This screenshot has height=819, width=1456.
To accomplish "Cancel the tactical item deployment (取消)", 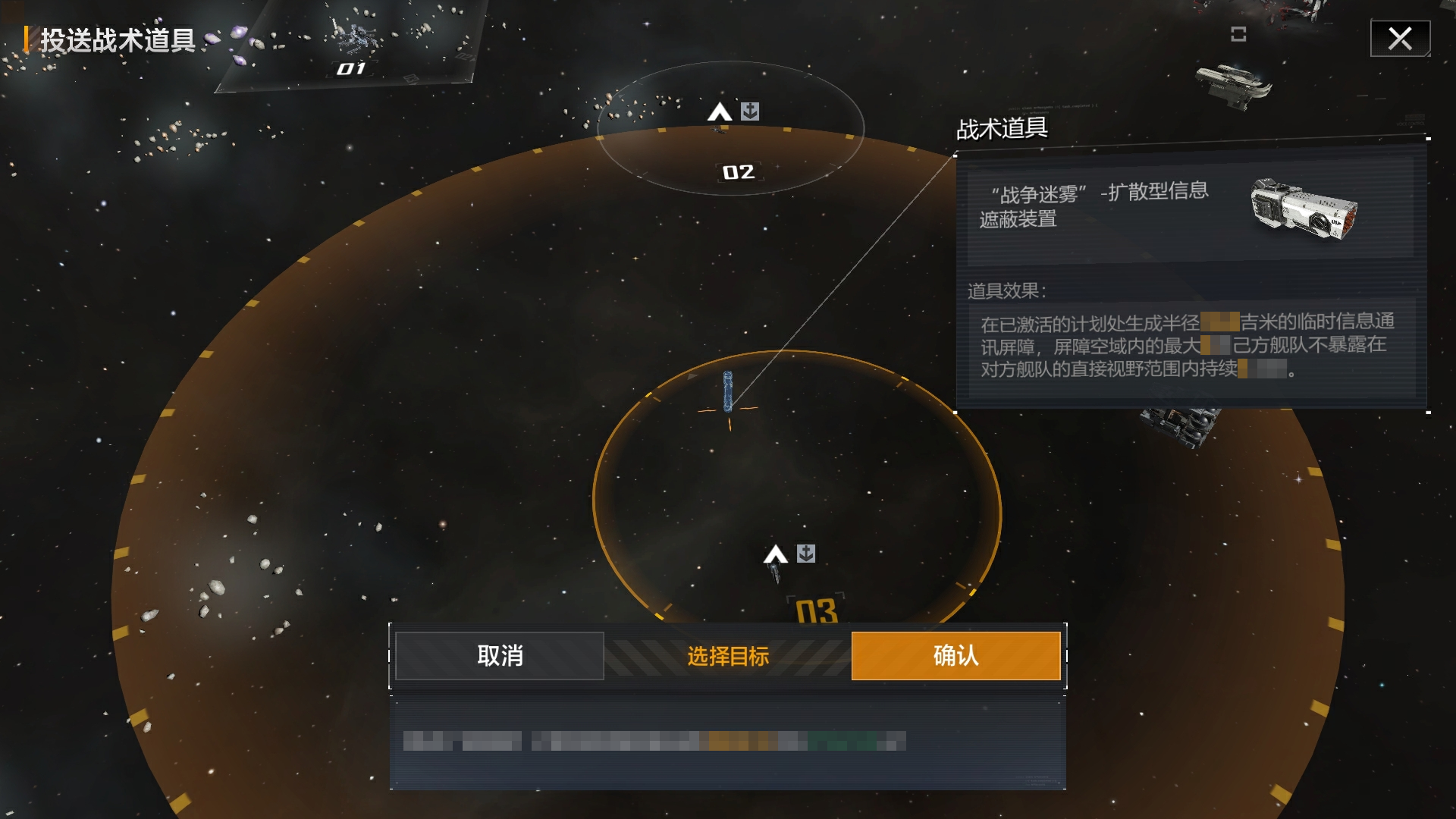I will 500,656.
